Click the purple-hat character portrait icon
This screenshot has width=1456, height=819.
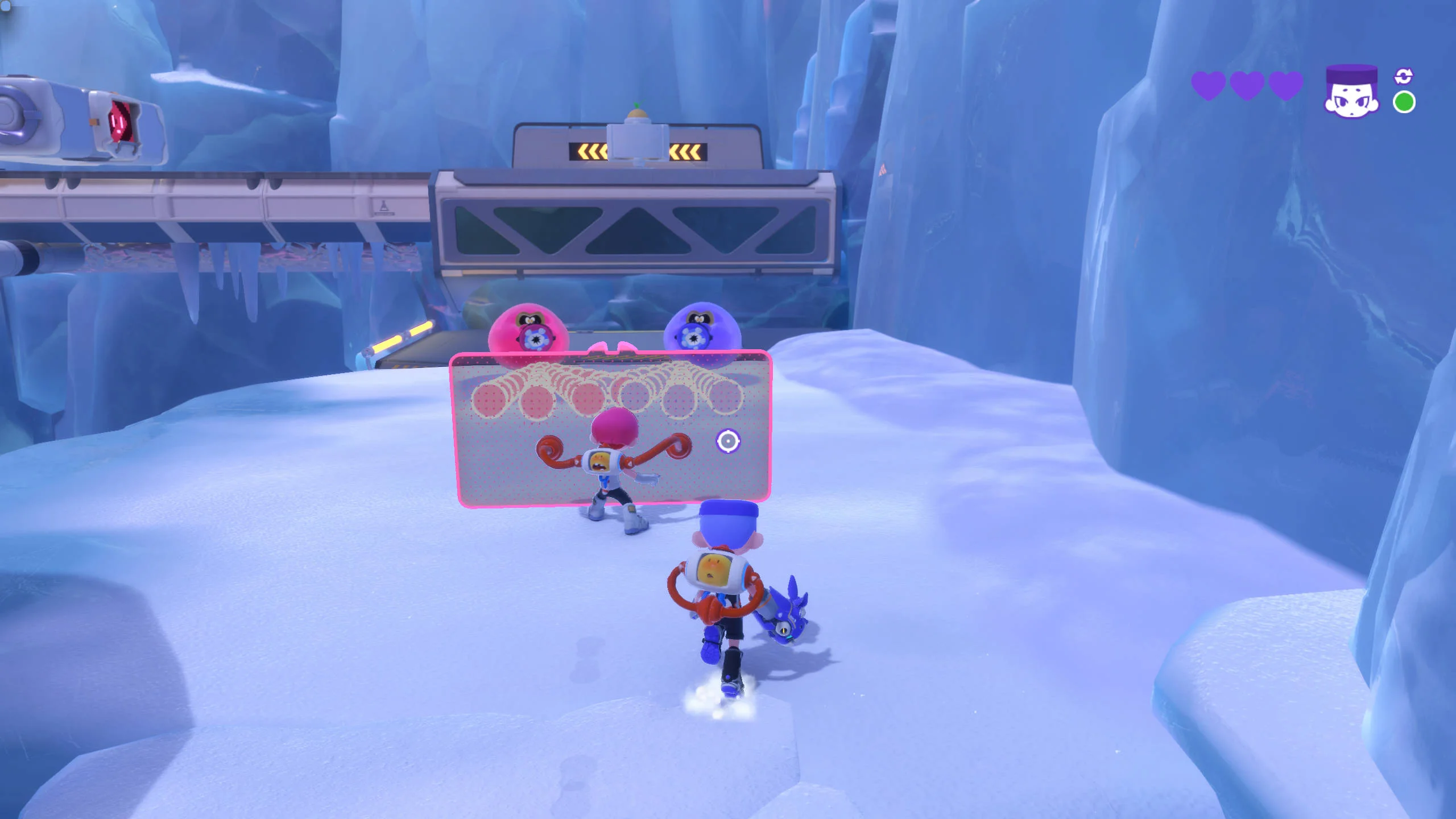1351,92
